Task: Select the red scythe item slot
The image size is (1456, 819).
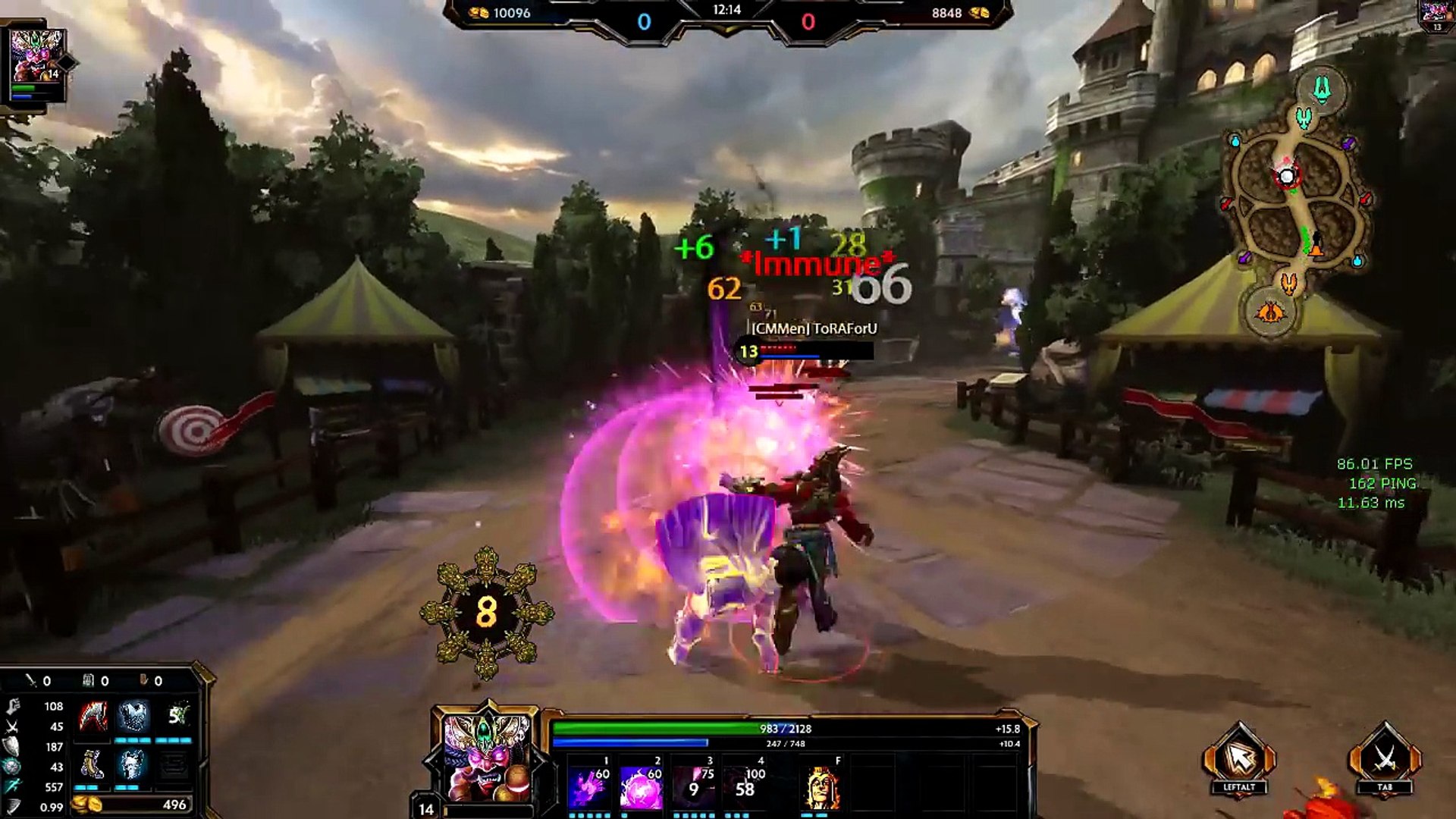Action: tap(93, 716)
